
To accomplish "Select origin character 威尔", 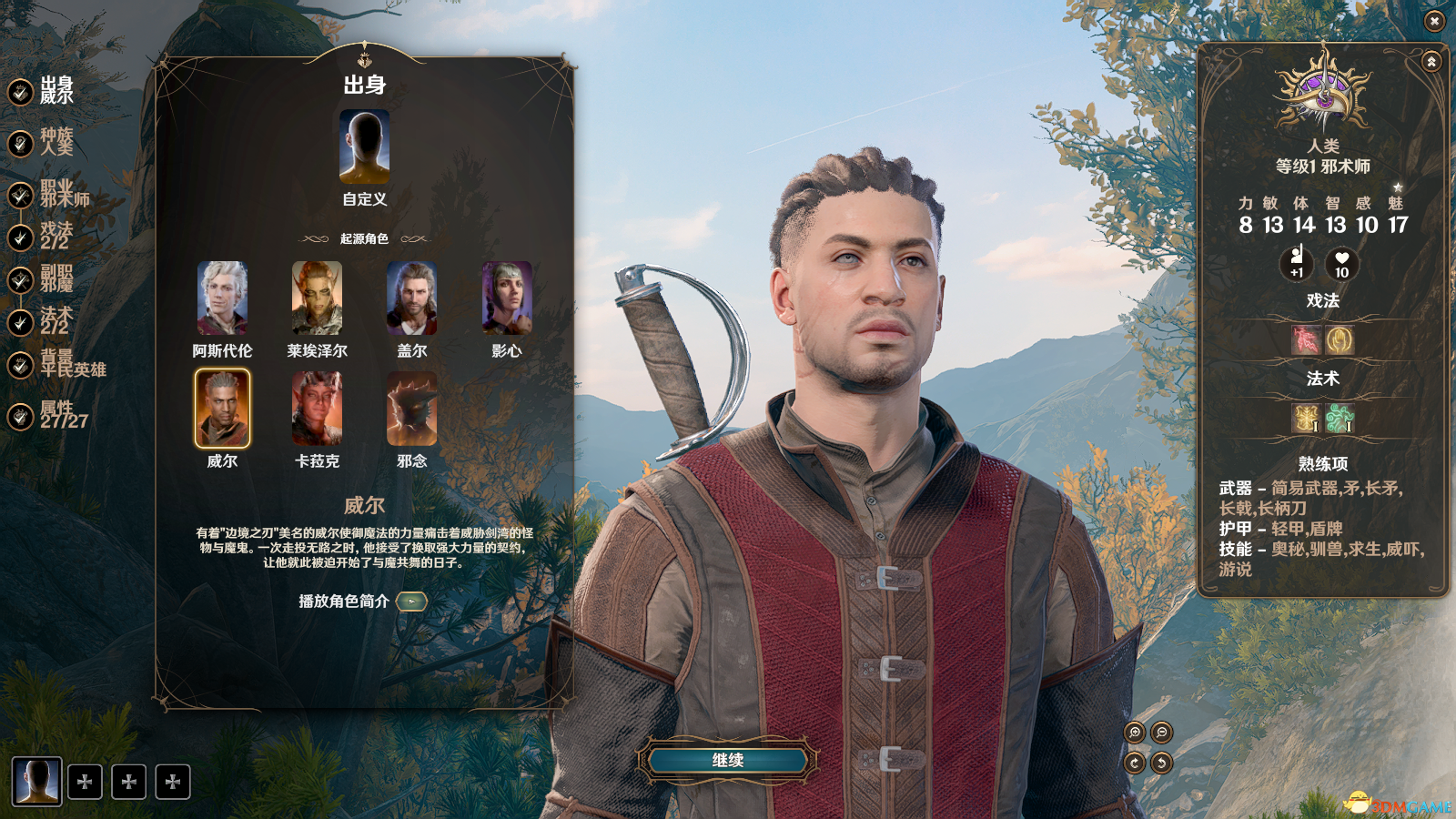I will [x=222, y=409].
